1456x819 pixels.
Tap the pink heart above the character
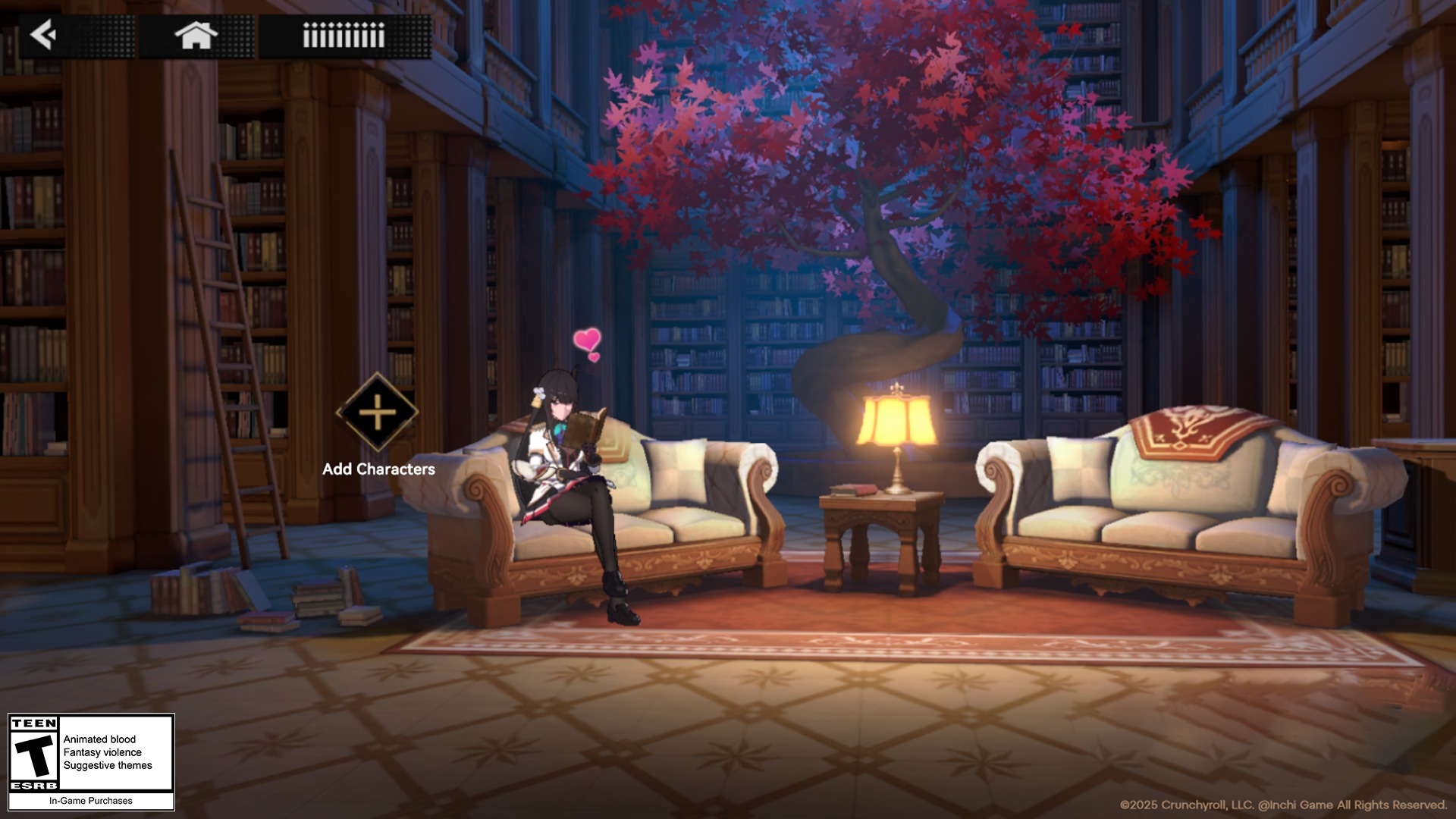click(587, 340)
